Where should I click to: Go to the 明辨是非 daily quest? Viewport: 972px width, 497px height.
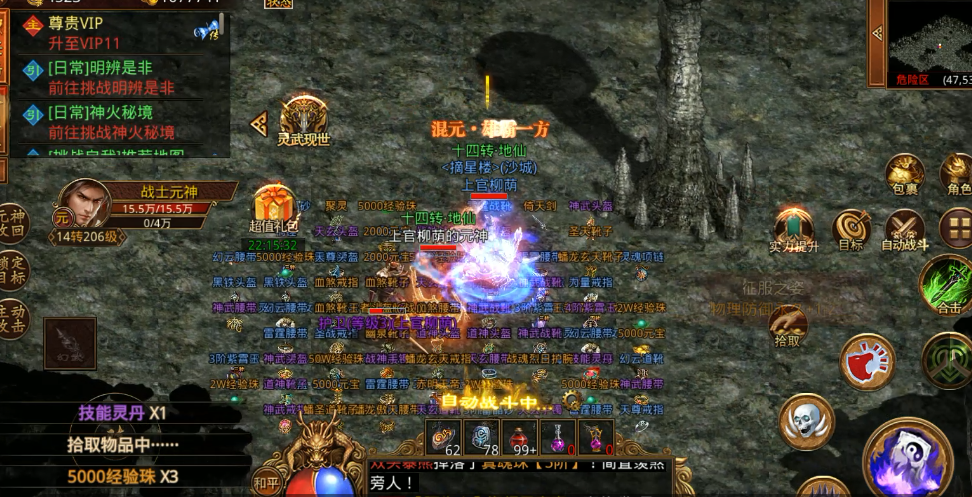pyautogui.click(x=115, y=78)
